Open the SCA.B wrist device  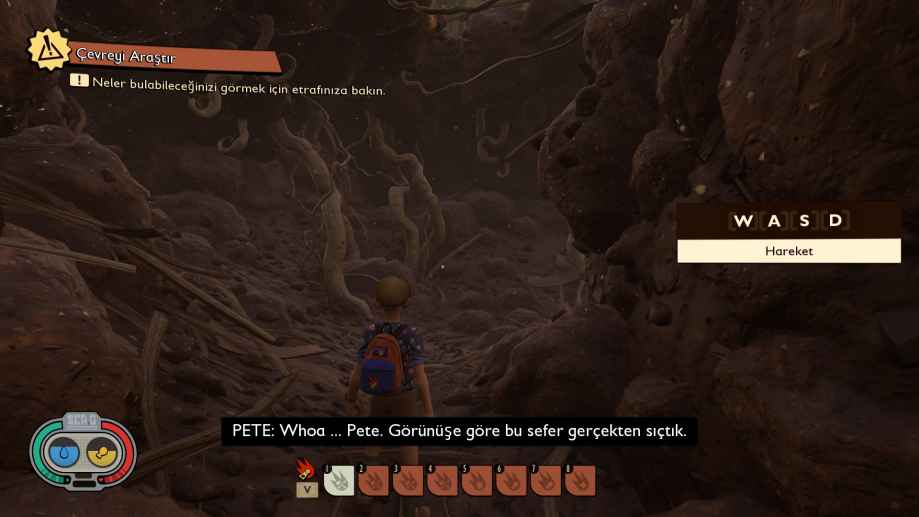tap(82, 452)
